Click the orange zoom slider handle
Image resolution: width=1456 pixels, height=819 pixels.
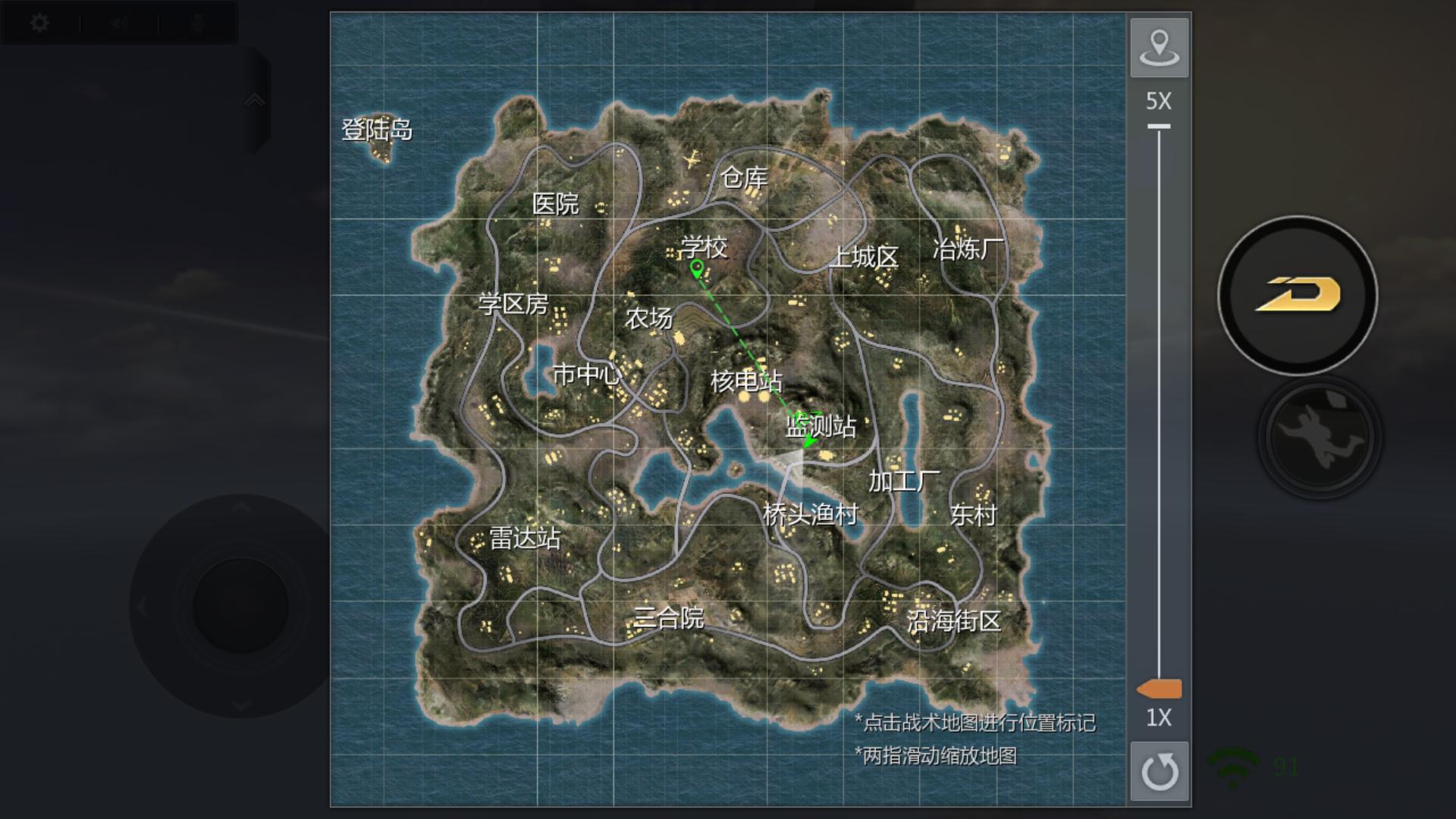(1159, 689)
